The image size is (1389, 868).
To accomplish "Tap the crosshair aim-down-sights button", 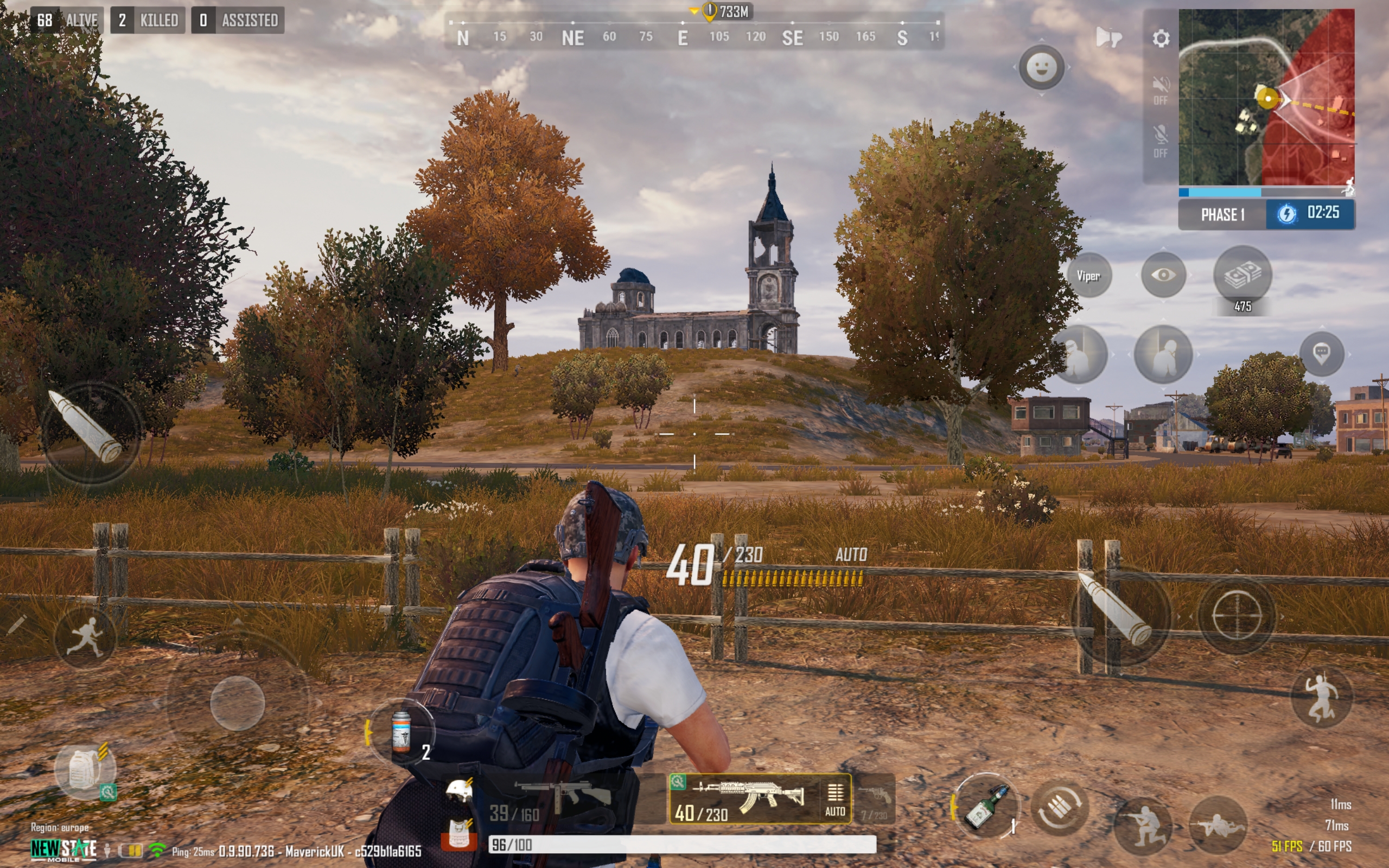I will coord(1237,615).
